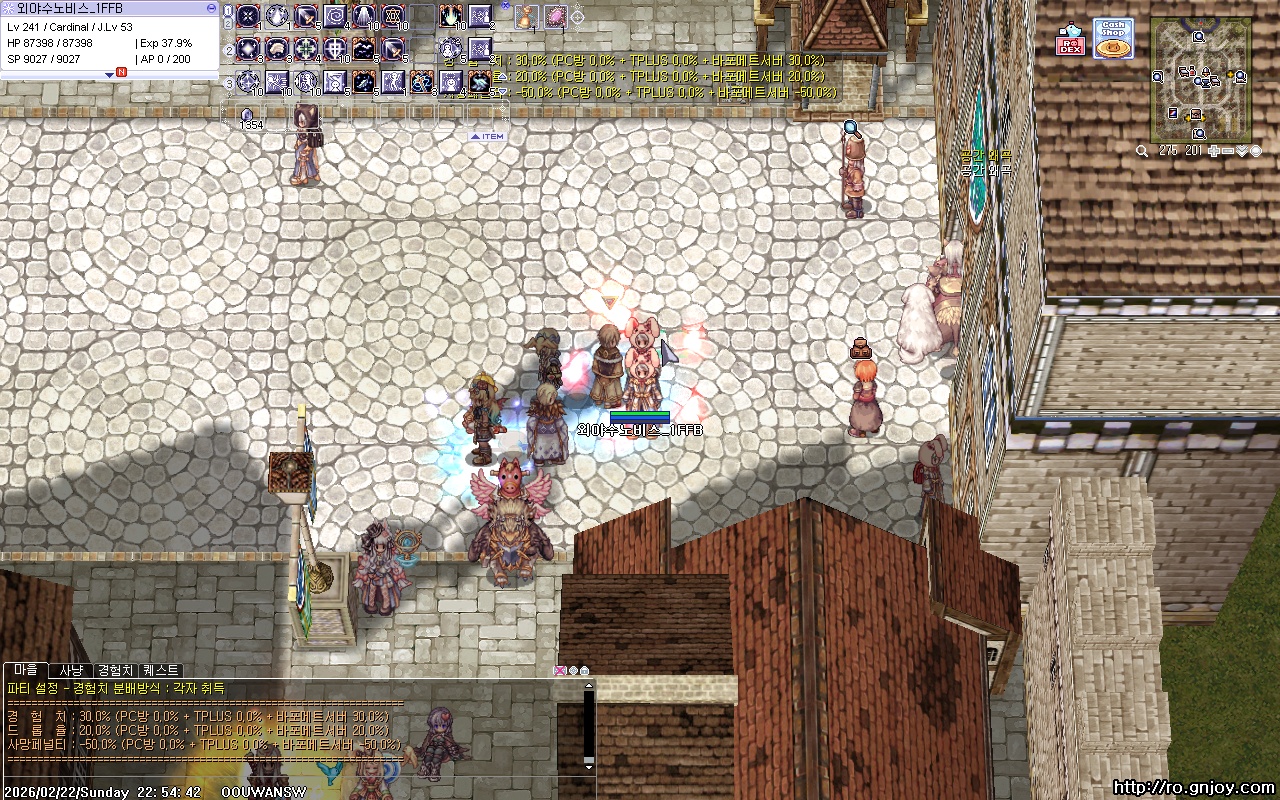
Task: Open the minimap magnifier search
Action: coord(1142,151)
